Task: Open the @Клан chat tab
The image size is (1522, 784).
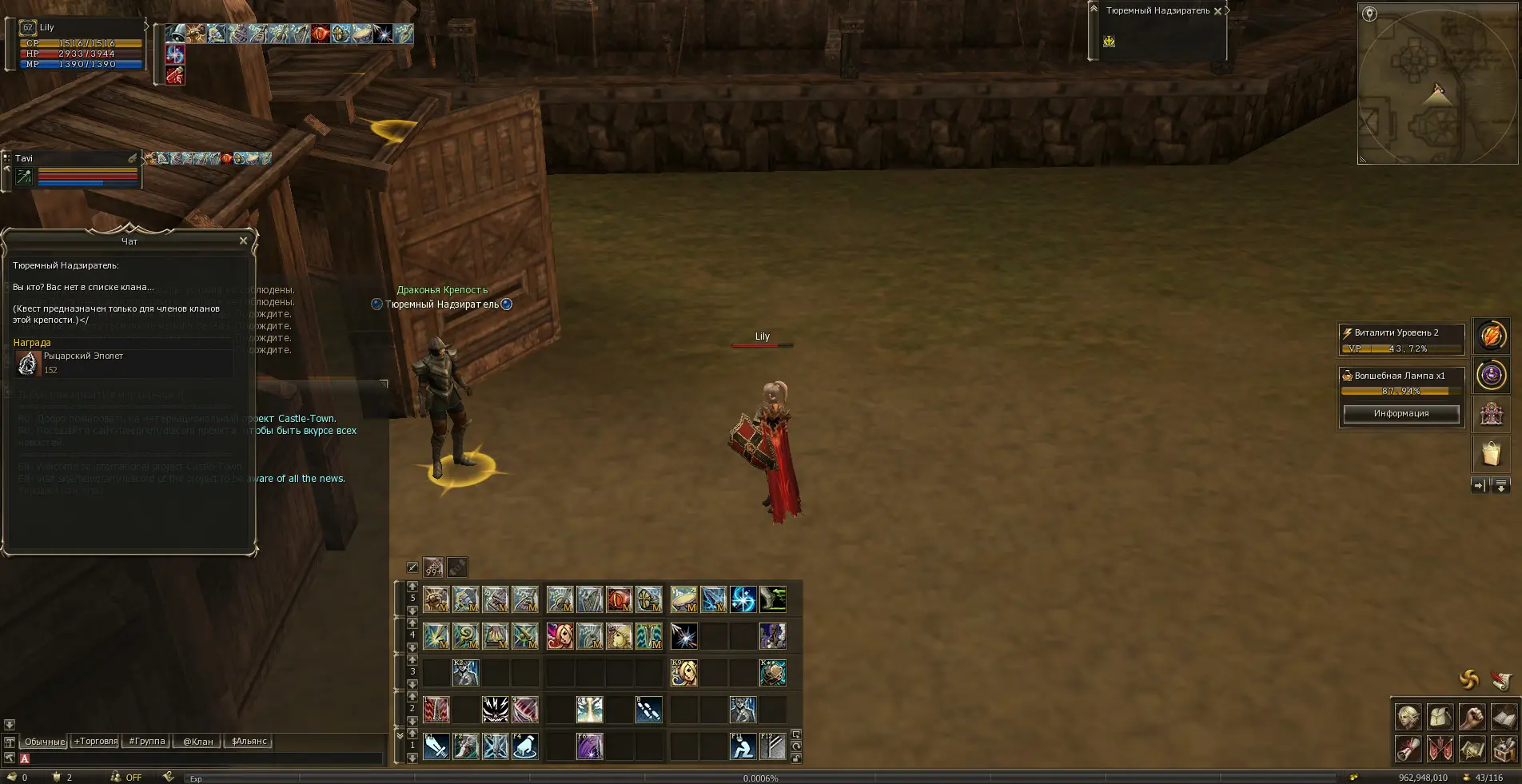Action: tap(197, 742)
